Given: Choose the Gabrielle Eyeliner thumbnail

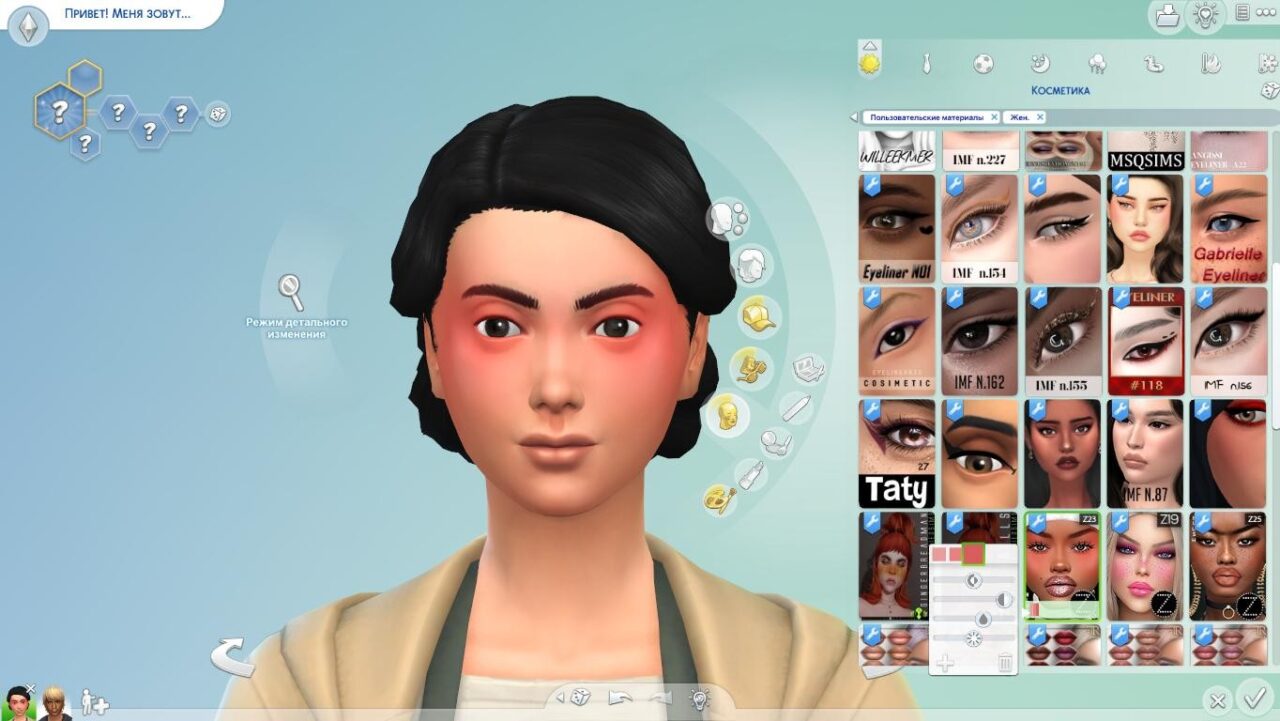Looking at the screenshot, I should tap(1227, 228).
